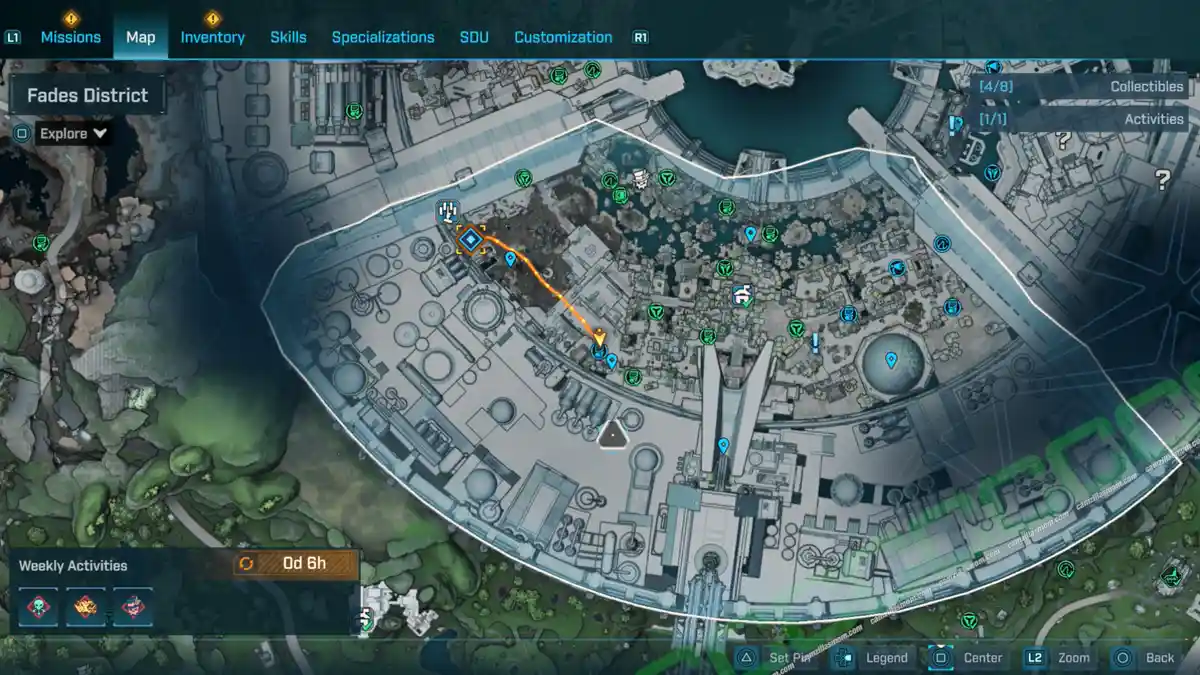Go to the Skills tab

click(x=288, y=37)
